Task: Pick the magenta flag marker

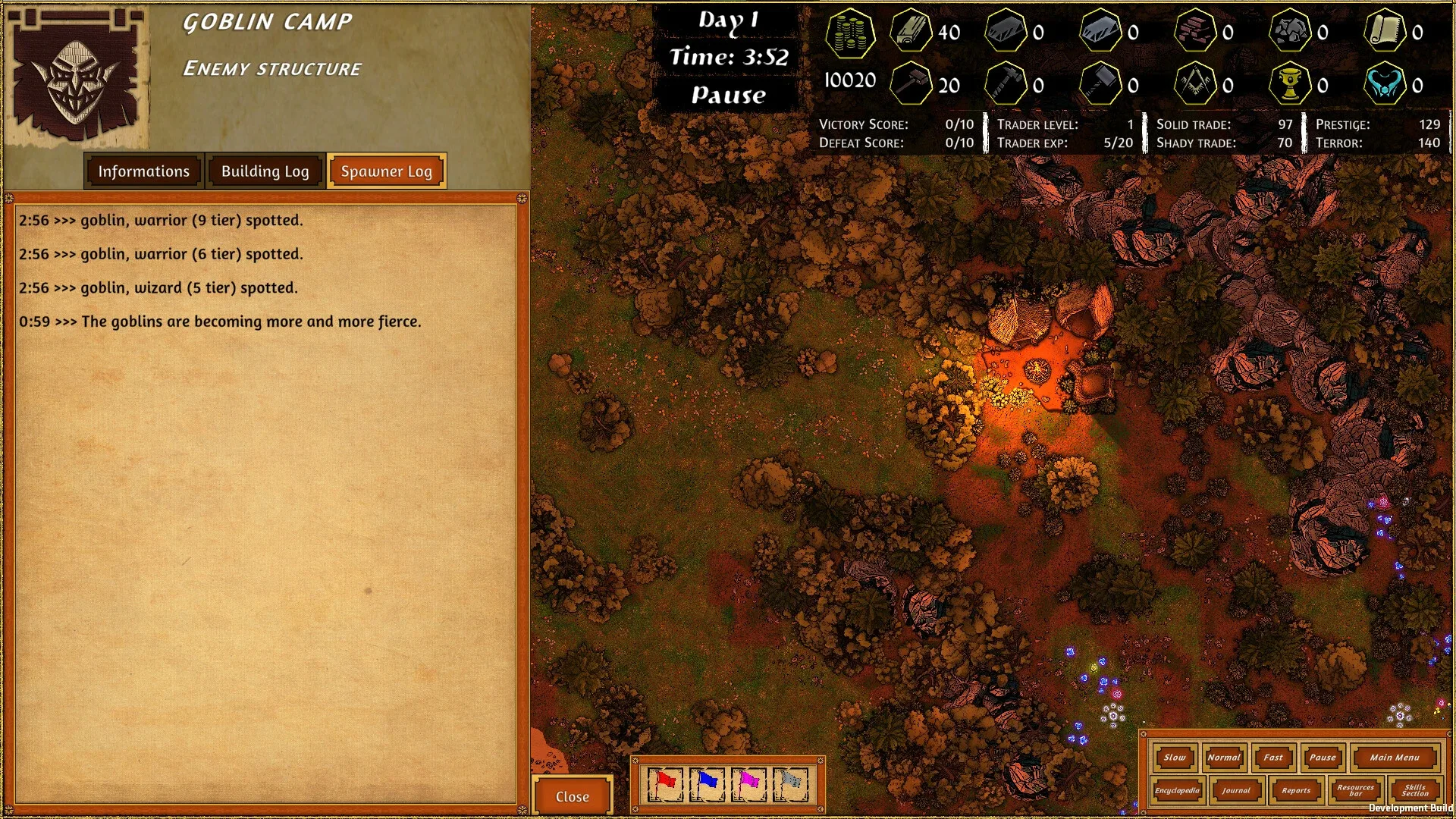Action: [x=749, y=783]
